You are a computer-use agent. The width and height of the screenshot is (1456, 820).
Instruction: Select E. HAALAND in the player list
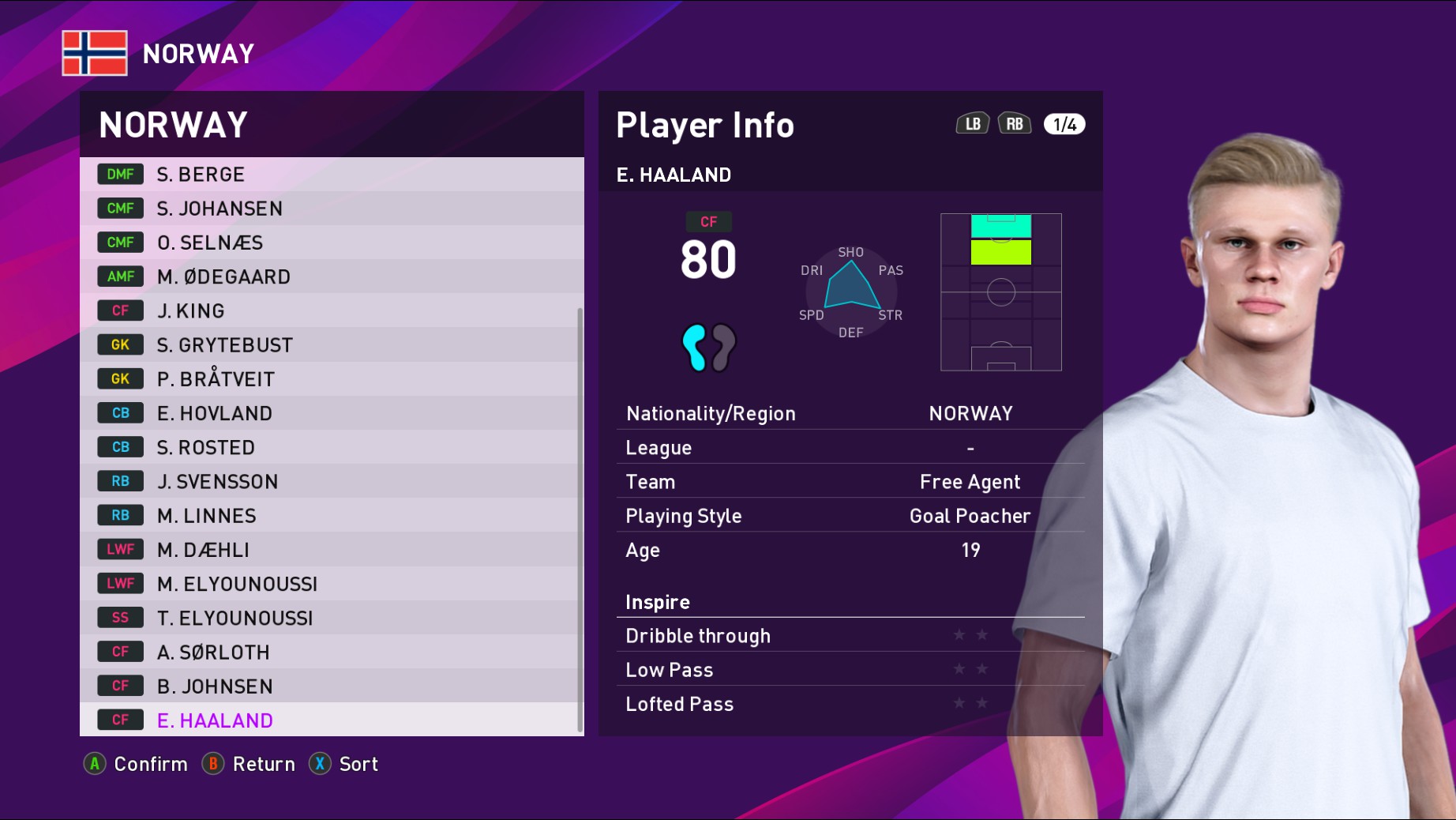(214, 720)
